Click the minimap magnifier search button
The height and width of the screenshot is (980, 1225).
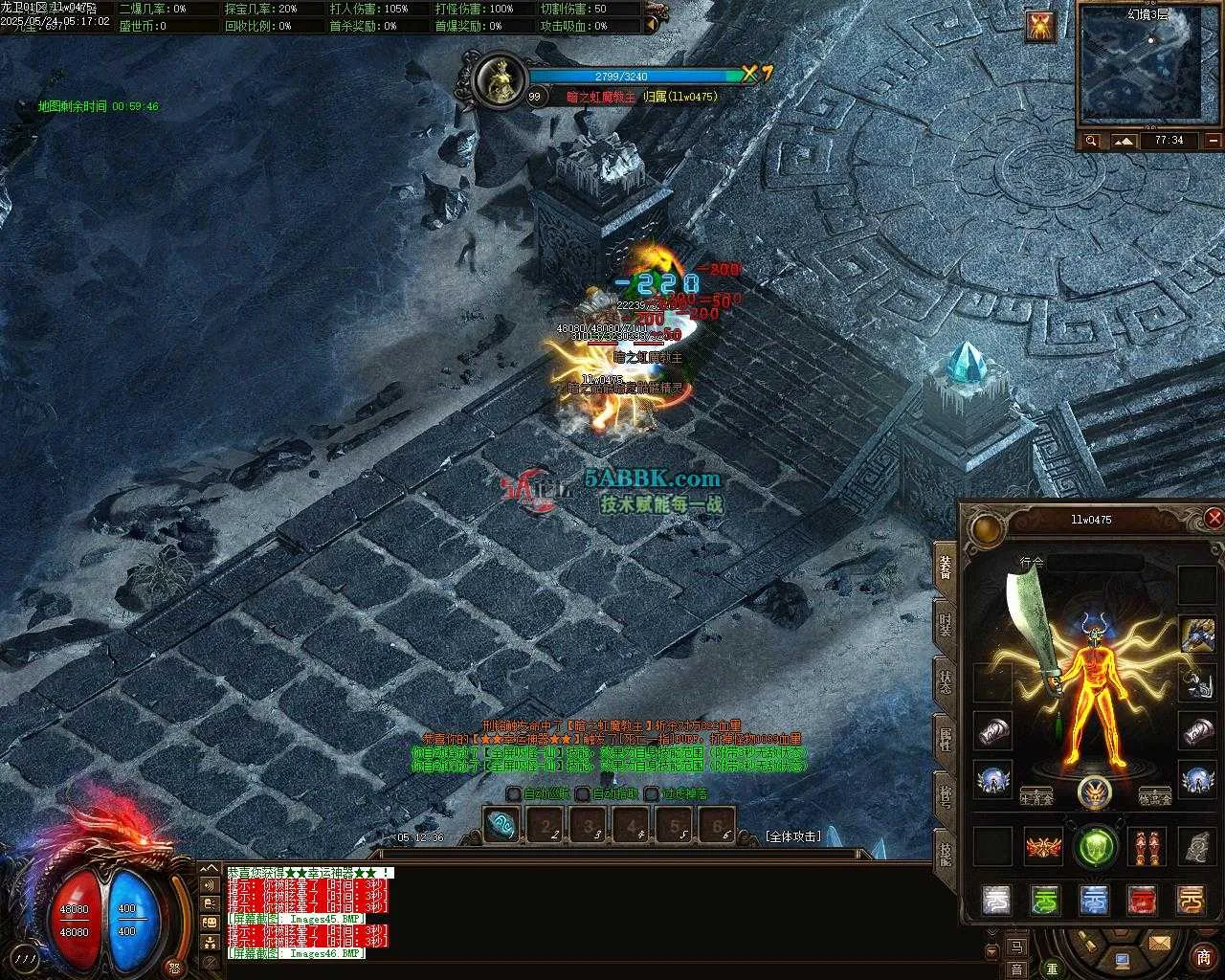click(x=1091, y=141)
